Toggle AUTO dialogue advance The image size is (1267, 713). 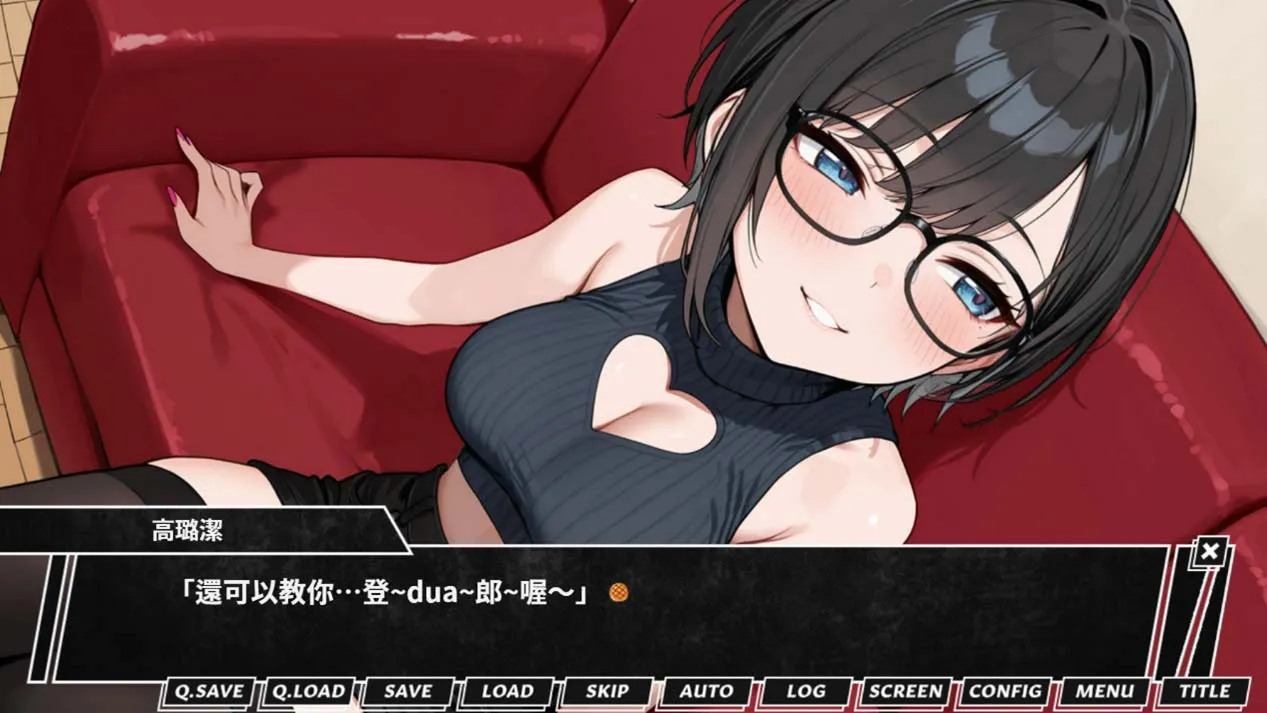[x=706, y=691]
